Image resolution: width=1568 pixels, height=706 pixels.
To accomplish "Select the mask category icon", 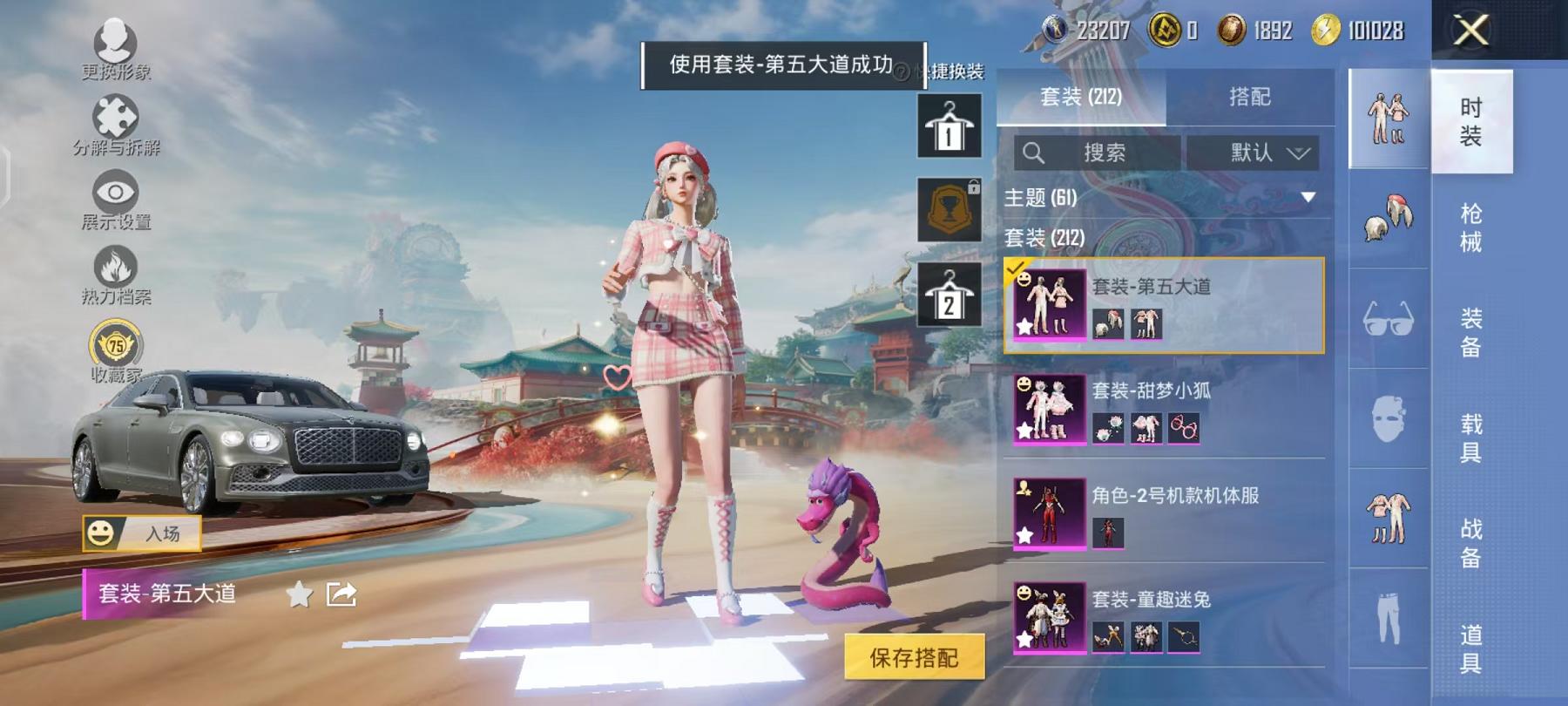I will tap(1387, 418).
